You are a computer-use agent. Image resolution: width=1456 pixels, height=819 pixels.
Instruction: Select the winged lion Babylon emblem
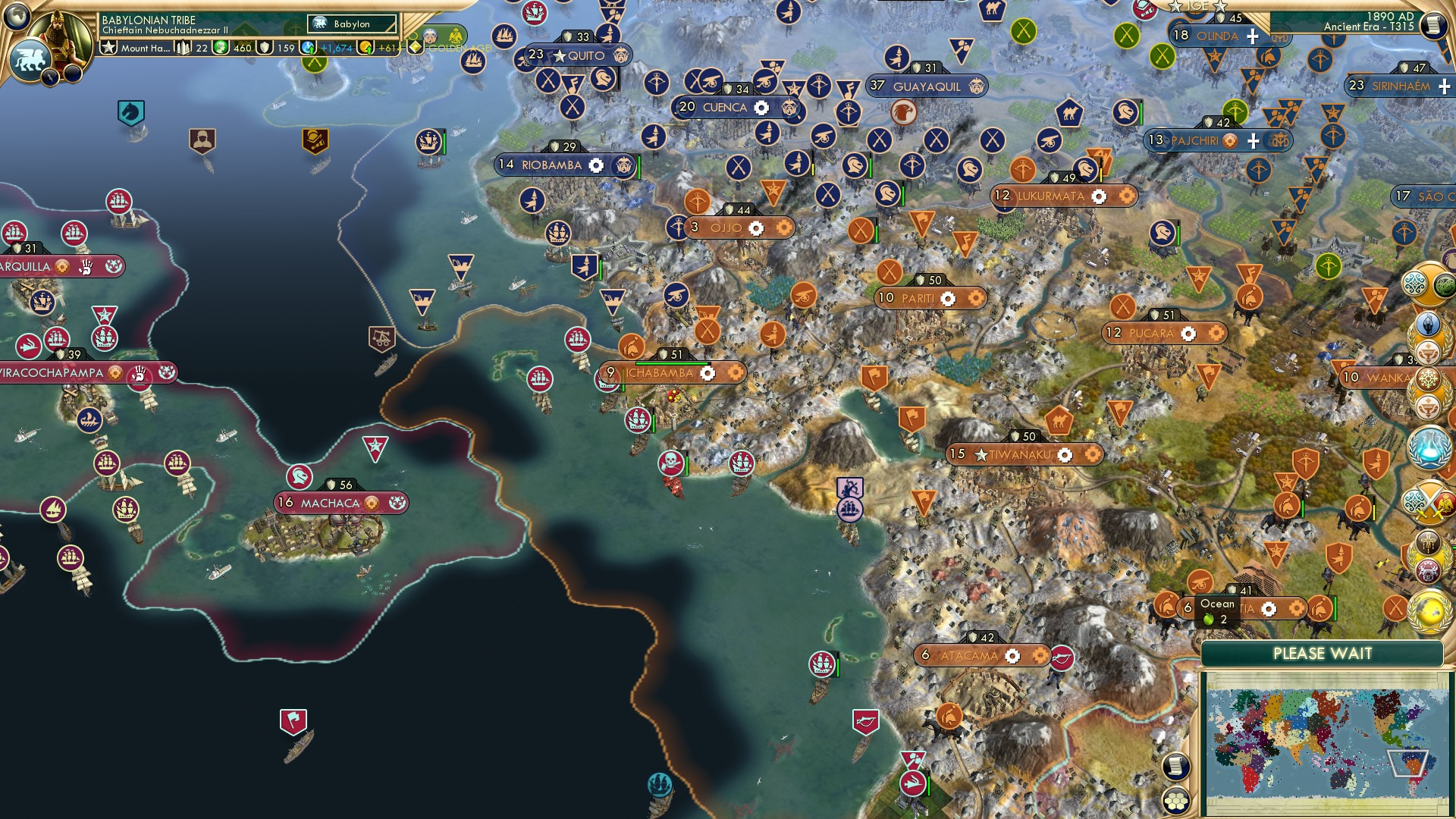pos(30,58)
